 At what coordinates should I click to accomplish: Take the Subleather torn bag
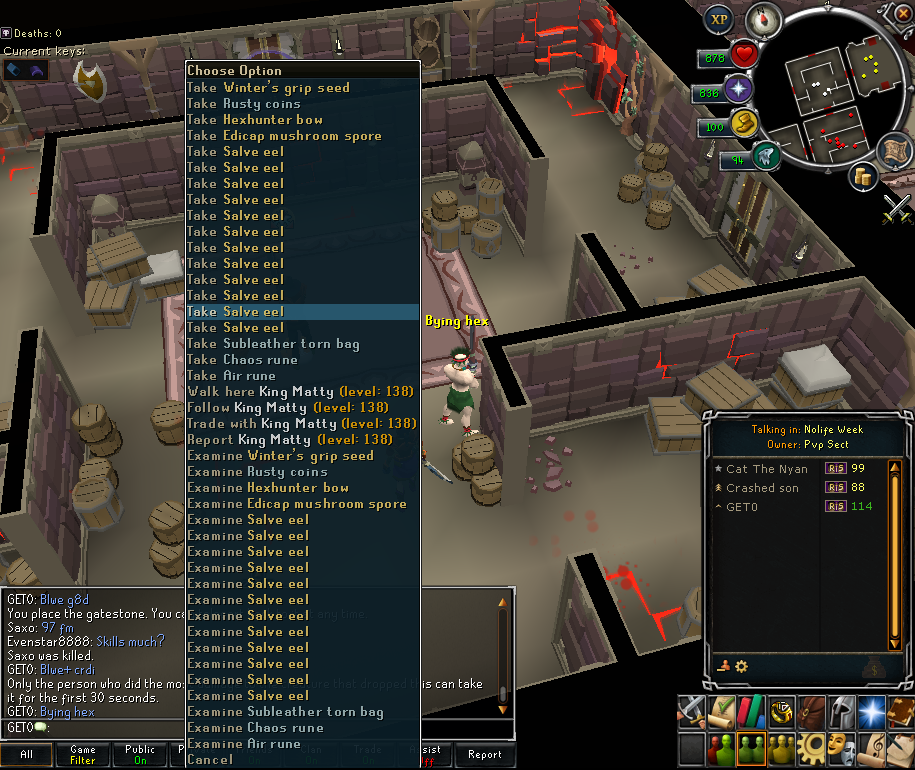273,344
